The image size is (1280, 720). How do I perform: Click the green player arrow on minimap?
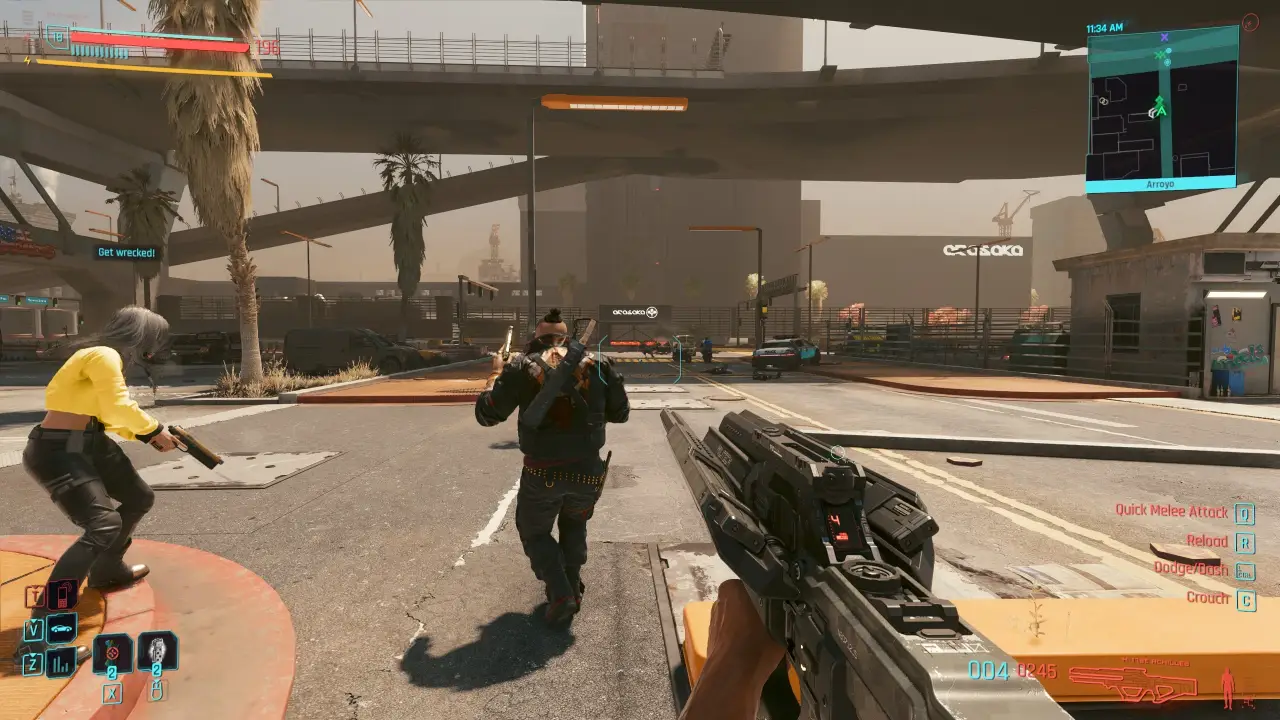tap(1161, 110)
